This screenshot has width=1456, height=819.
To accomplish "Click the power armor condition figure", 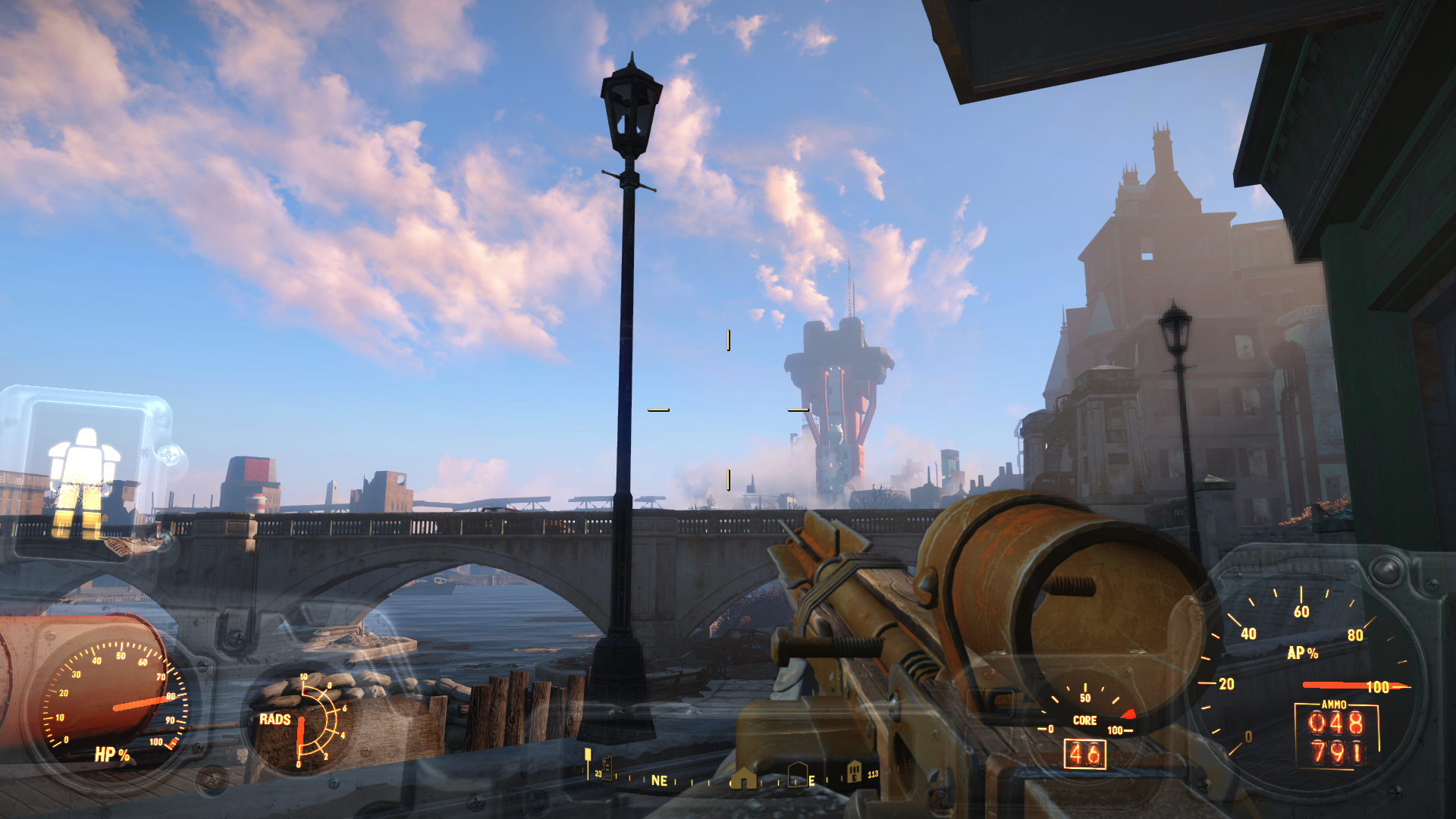I will [x=84, y=479].
